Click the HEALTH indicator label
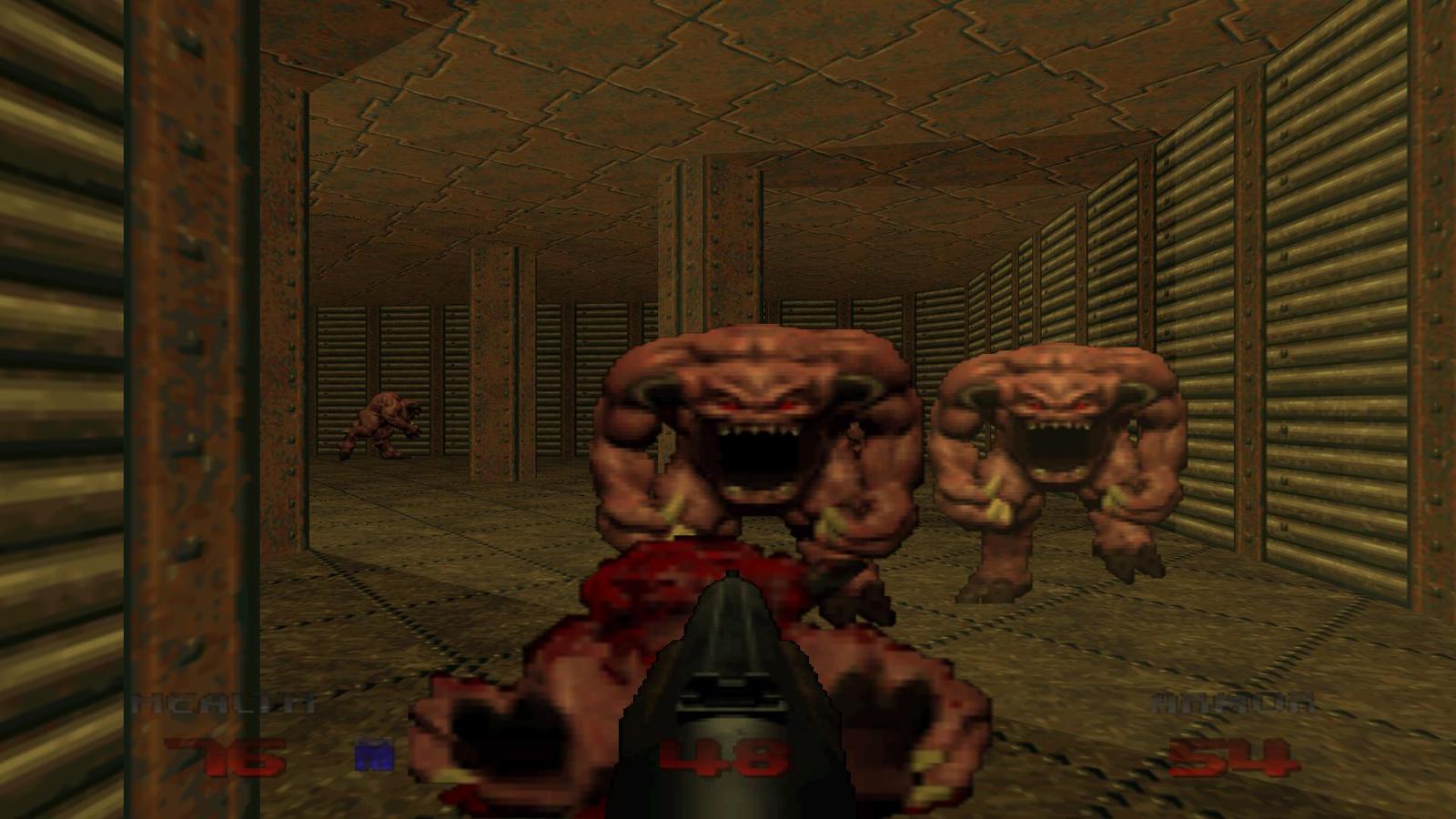1456x819 pixels. [223, 701]
